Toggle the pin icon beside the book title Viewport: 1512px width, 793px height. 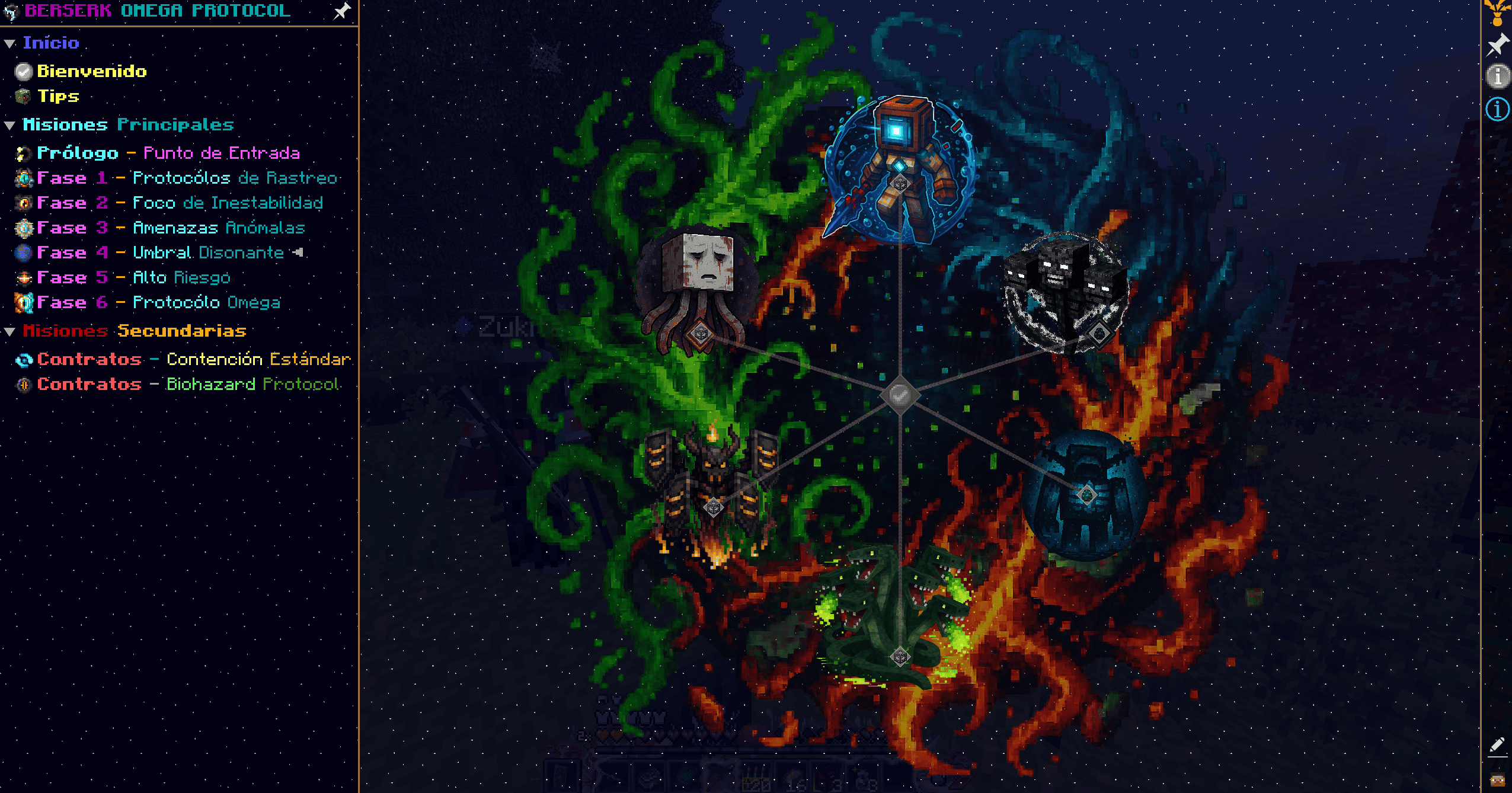tap(341, 11)
